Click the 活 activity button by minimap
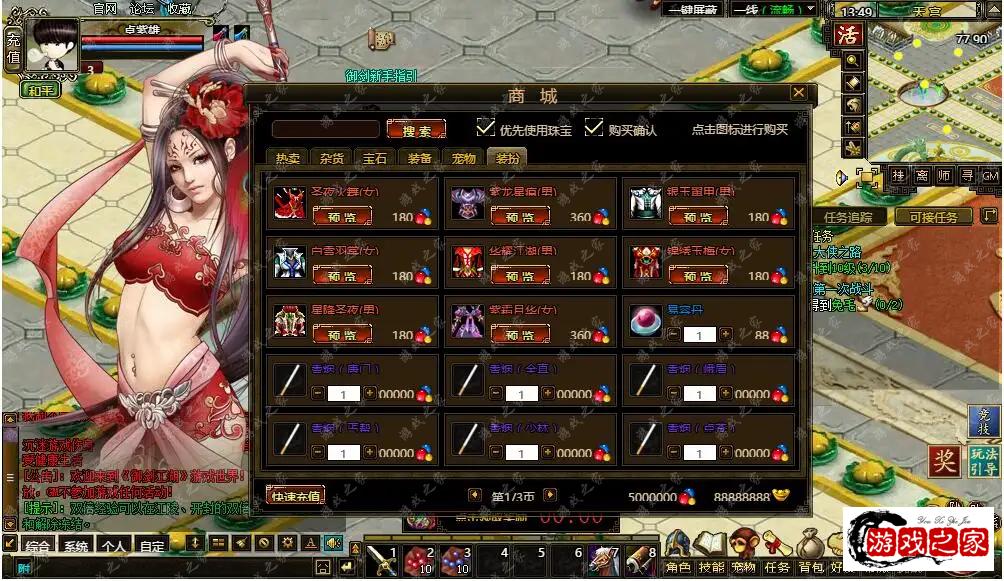The image size is (1004, 581). click(x=848, y=35)
